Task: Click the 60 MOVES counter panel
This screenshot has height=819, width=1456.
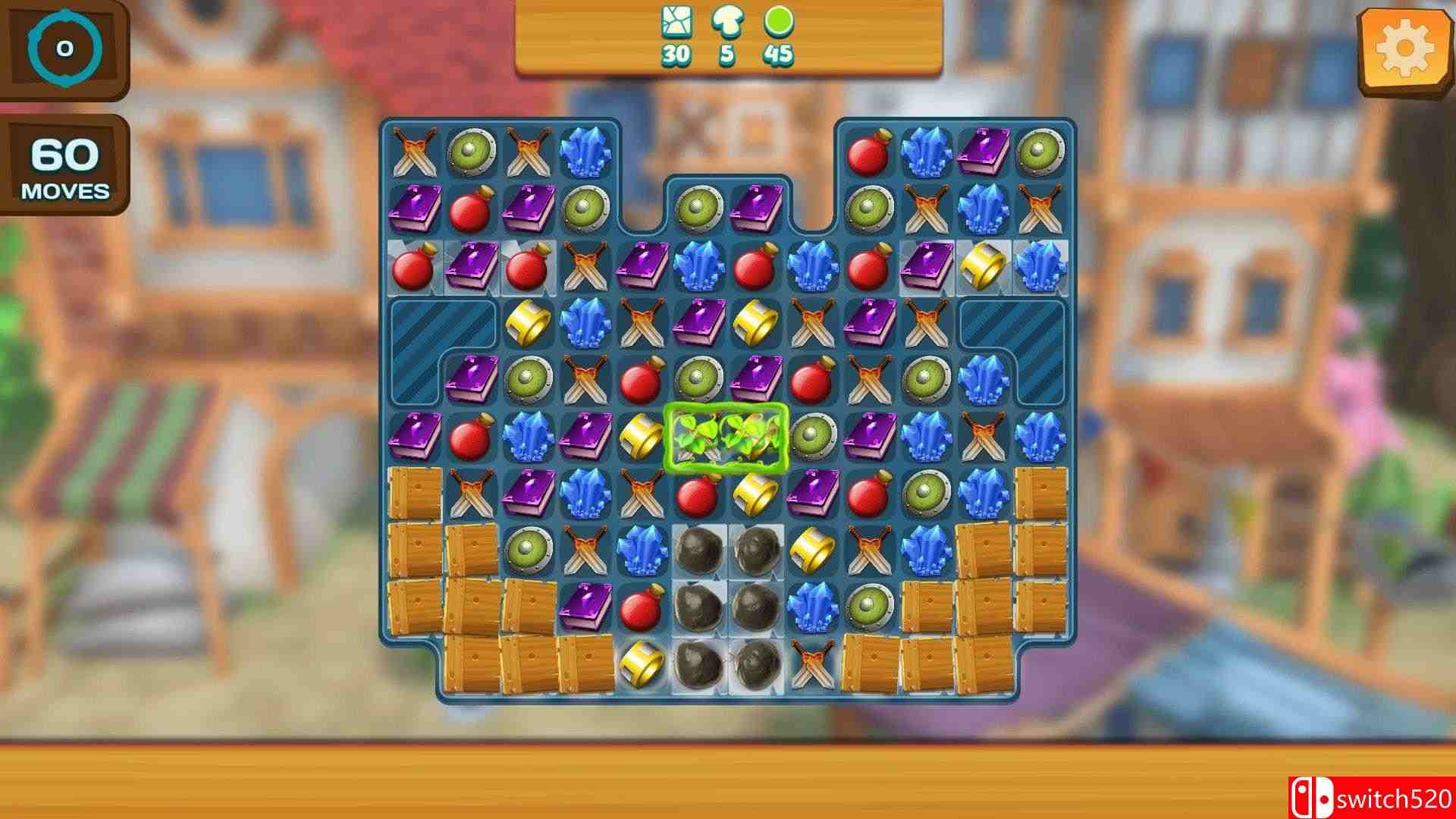Action: point(64,165)
